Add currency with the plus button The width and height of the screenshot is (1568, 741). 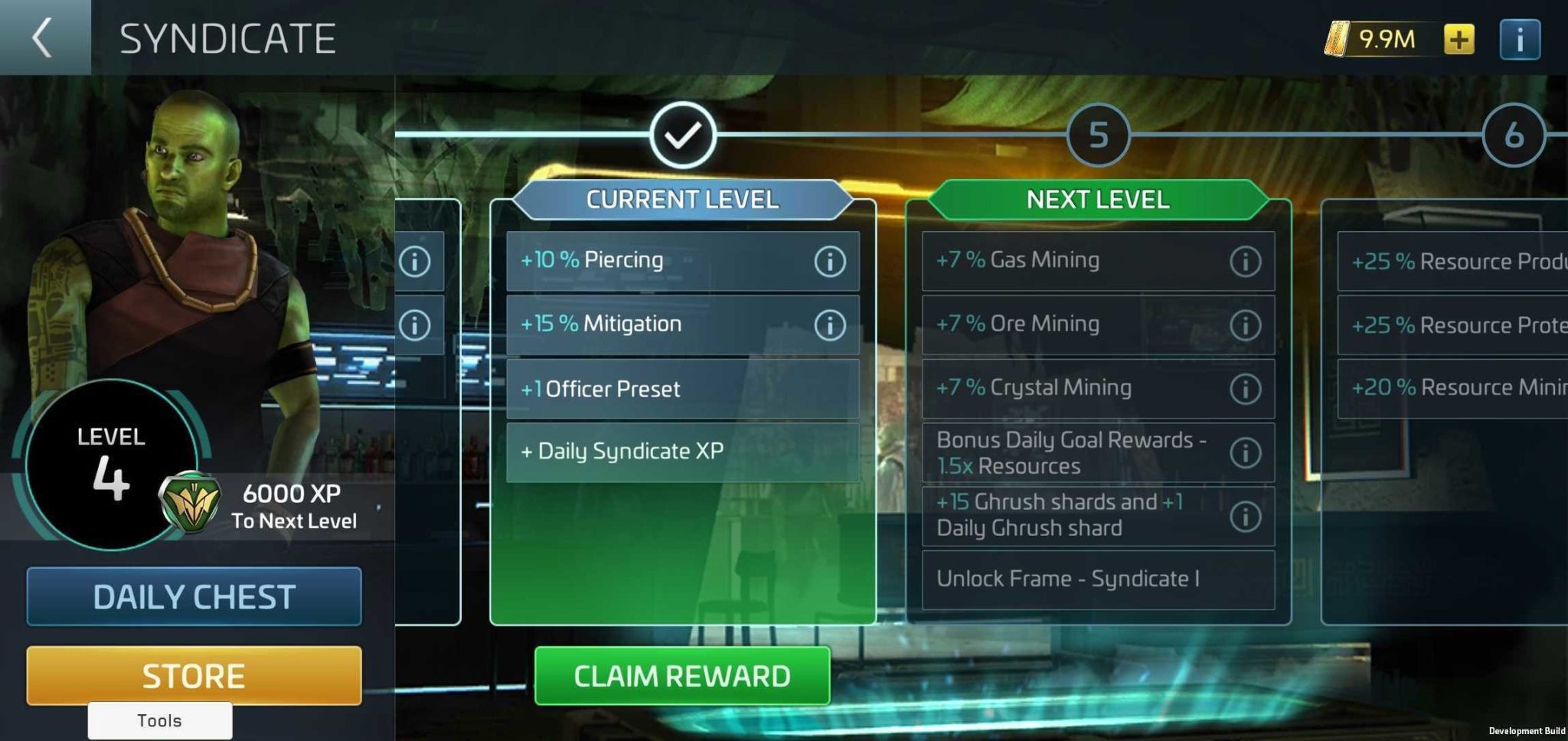1459,38
